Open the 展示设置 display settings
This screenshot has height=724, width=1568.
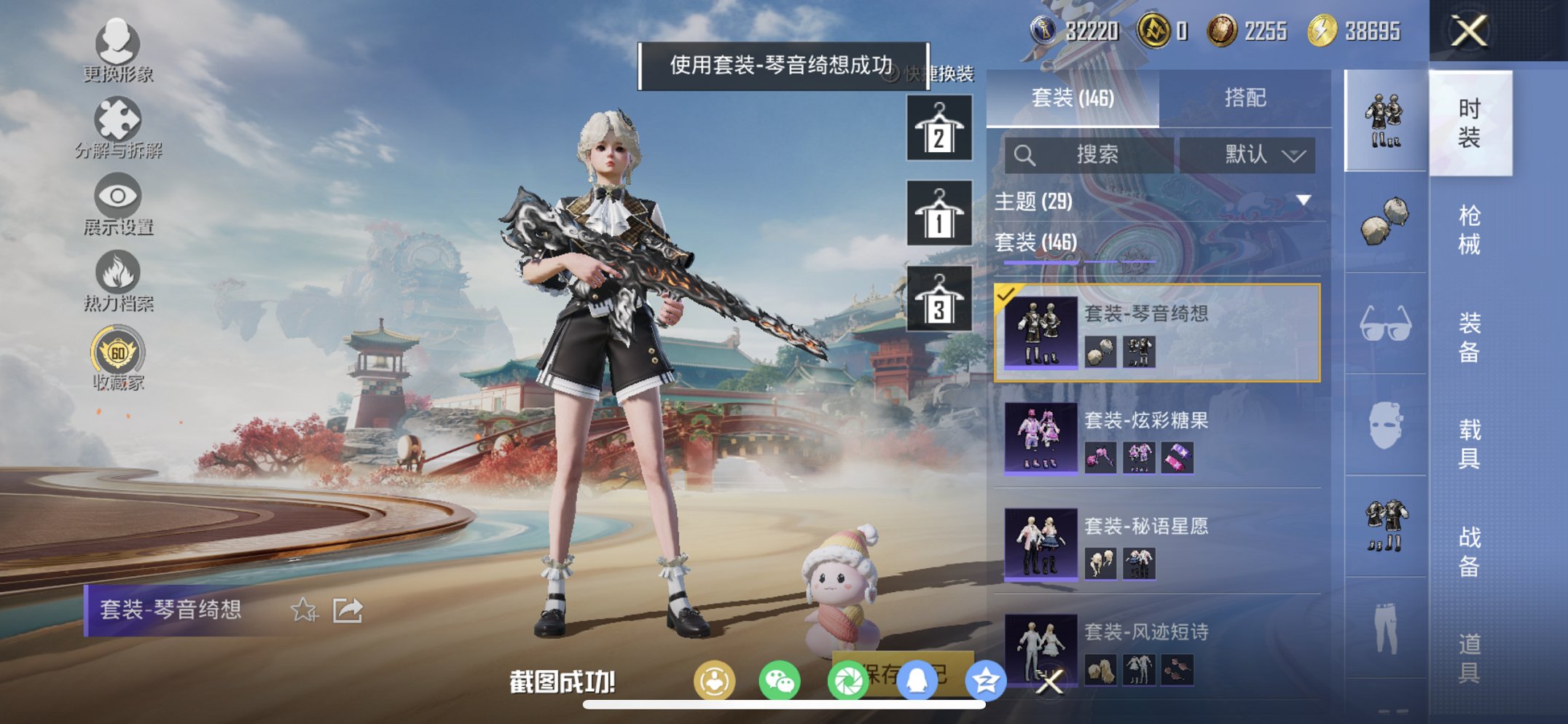coord(118,202)
